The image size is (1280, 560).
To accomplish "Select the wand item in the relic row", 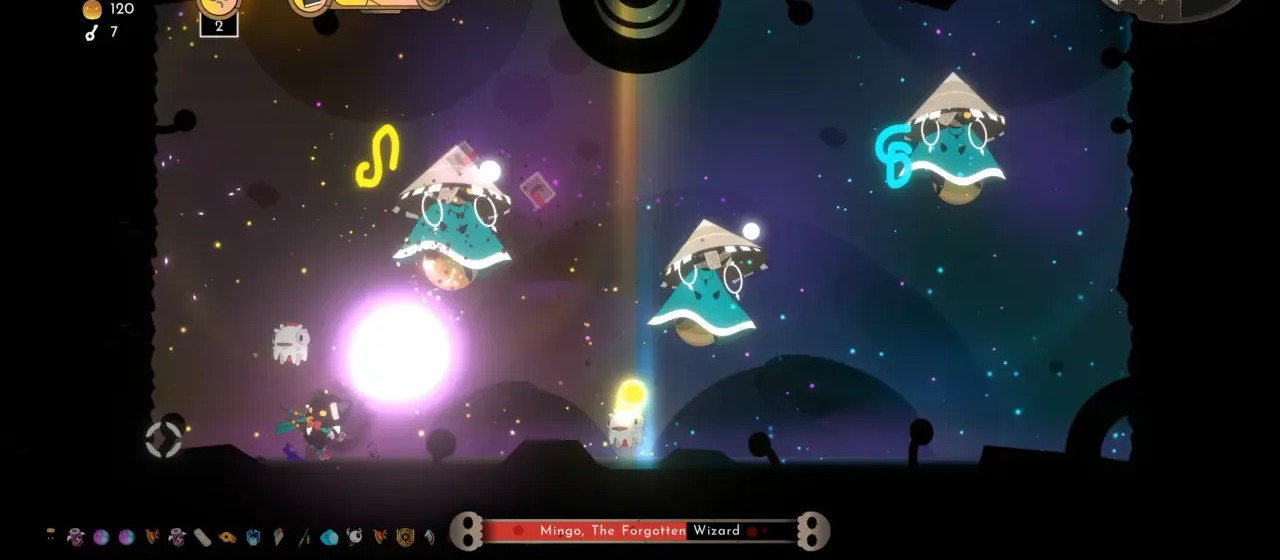I will [304, 537].
